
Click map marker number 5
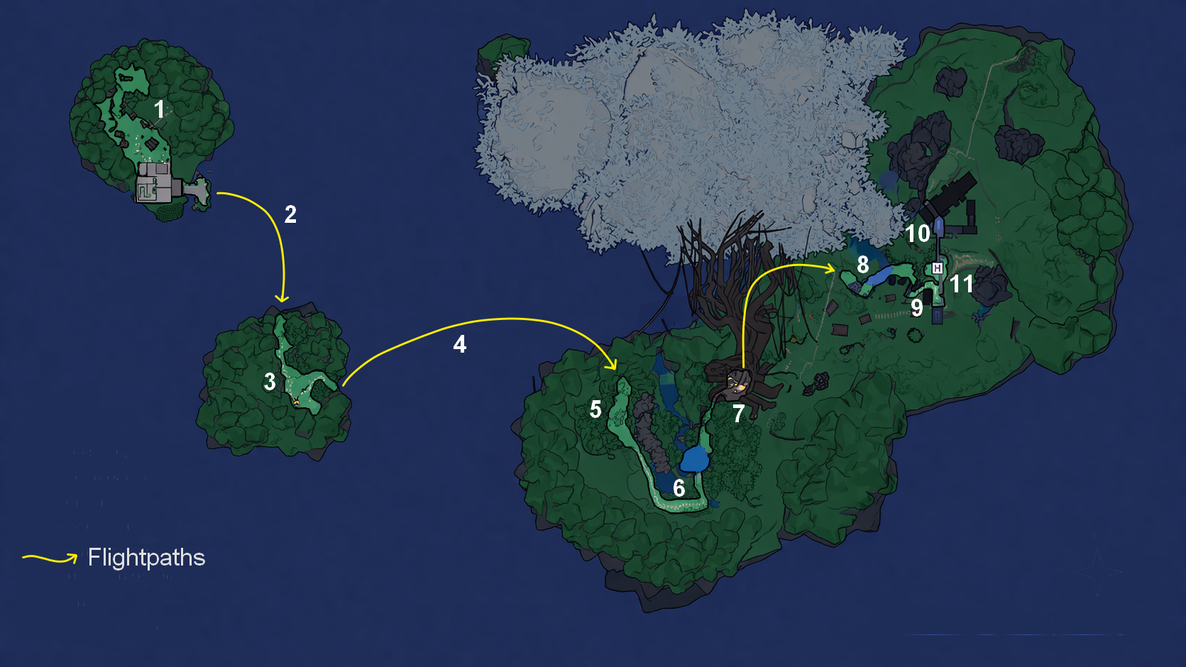click(595, 409)
